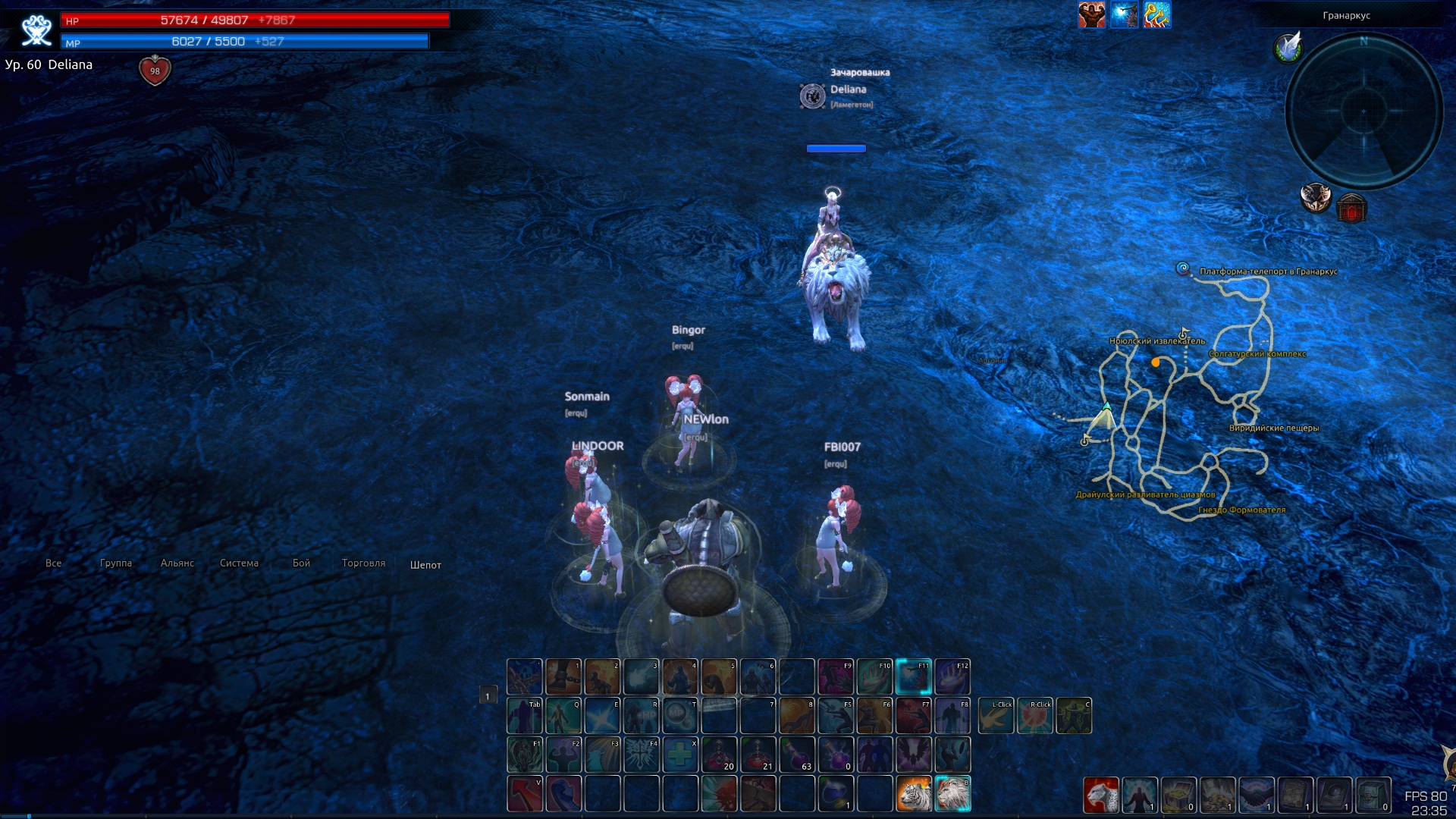Summon the white tiger mount on hotbar
The width and height of the screenshot is (1456, 819).
(x=914, y=794)
